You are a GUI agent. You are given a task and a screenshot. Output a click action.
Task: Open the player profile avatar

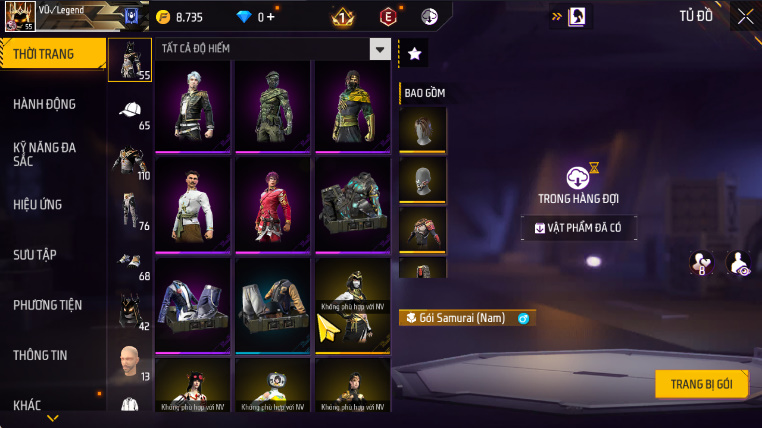coord(20,16)
